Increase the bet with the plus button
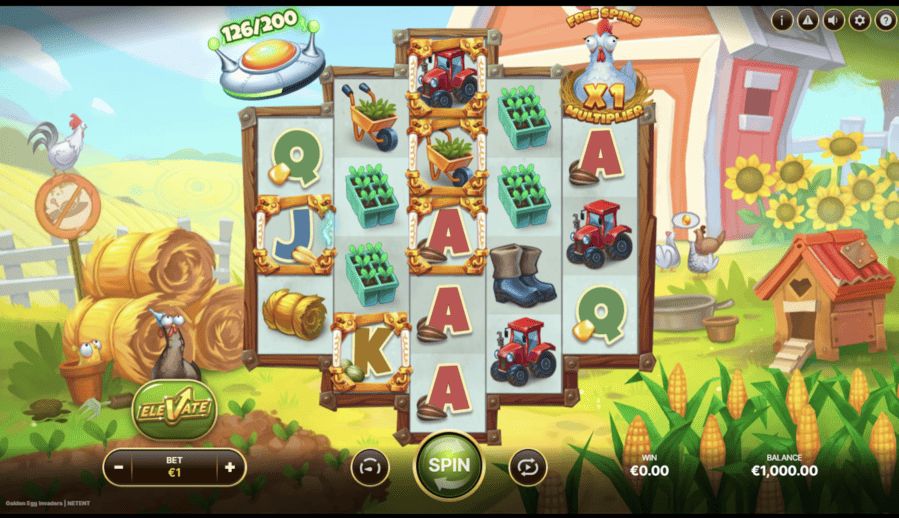Image resolution: width=899 pixels, height=518 pixels. 230,467
